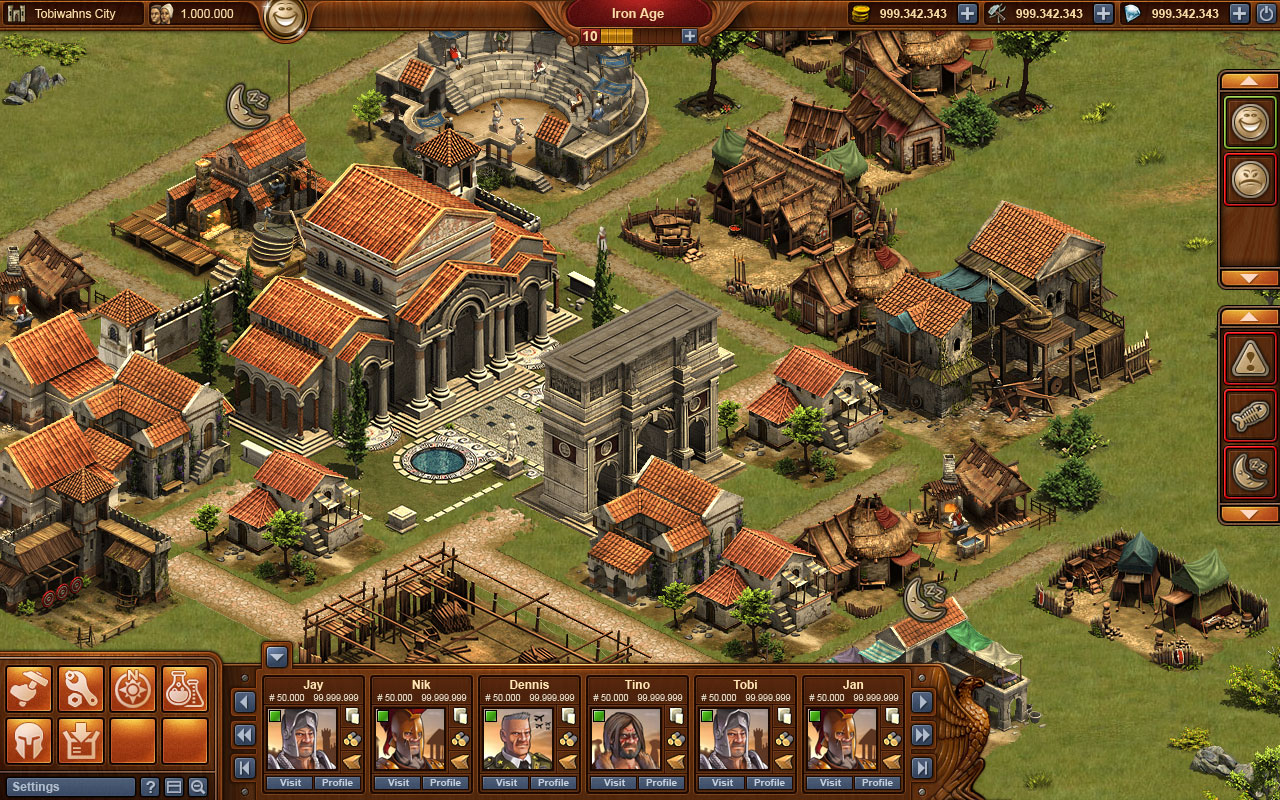Click the question mark help button
The image size is (1280, 800).
(x=150, y=787)
